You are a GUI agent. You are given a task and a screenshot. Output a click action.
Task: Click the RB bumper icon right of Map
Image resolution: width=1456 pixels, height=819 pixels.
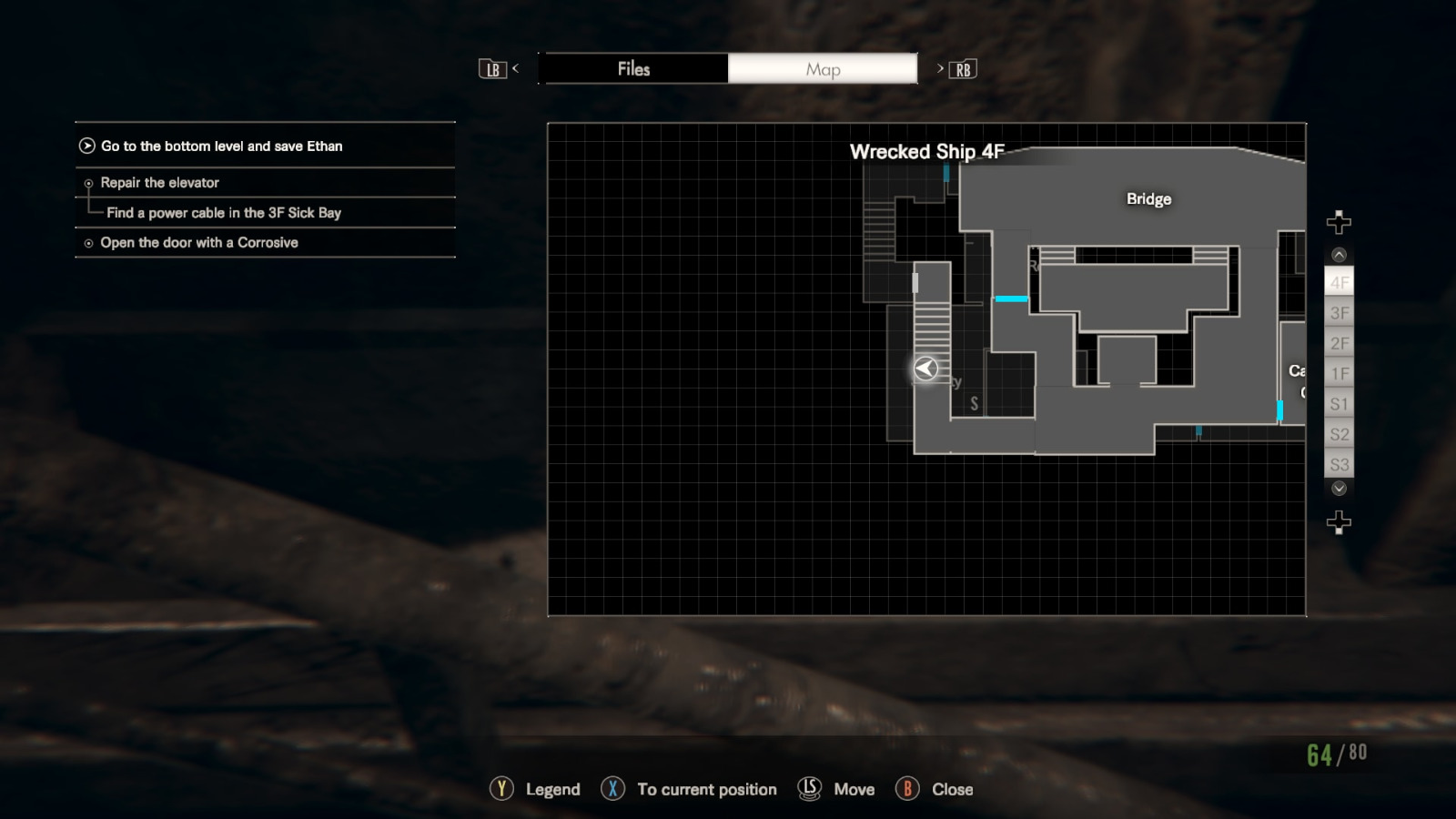coord(964,68)
